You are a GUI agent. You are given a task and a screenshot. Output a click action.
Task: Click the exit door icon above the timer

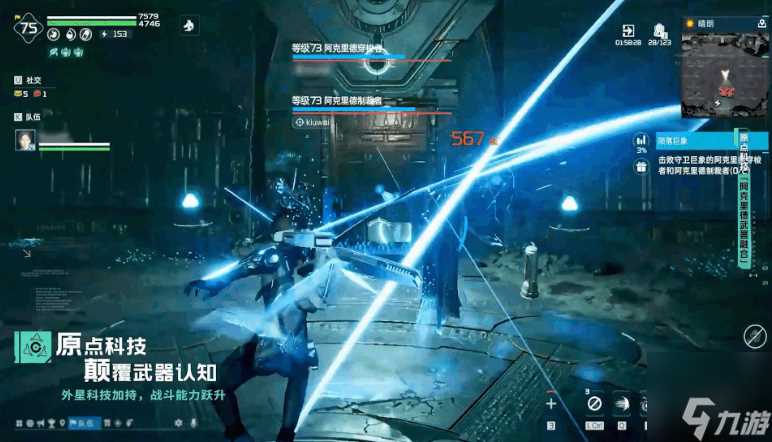pos(628,31)
